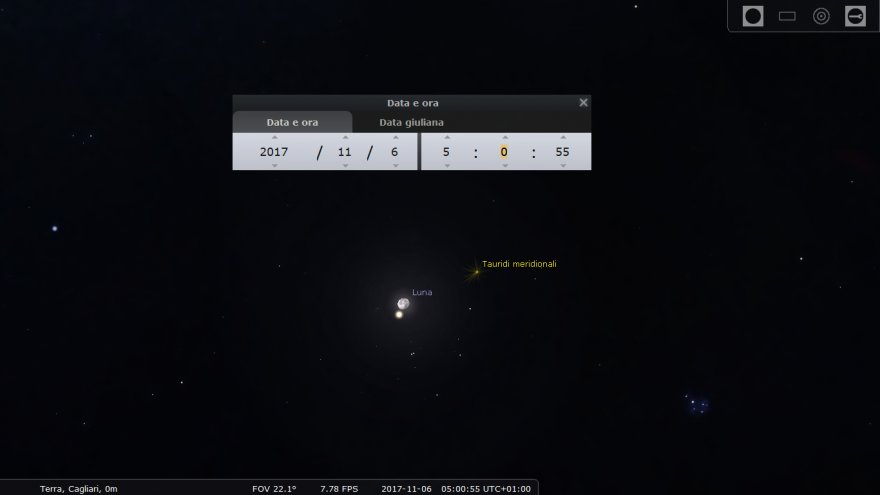
Task: Decrease the seconds with the down arrow
Action: pos(562,166)
